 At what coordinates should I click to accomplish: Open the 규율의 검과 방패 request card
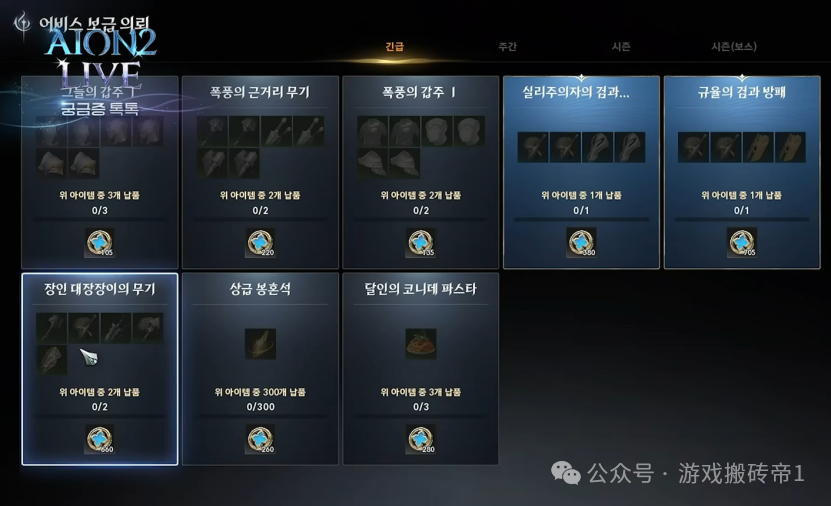(742, 172)
